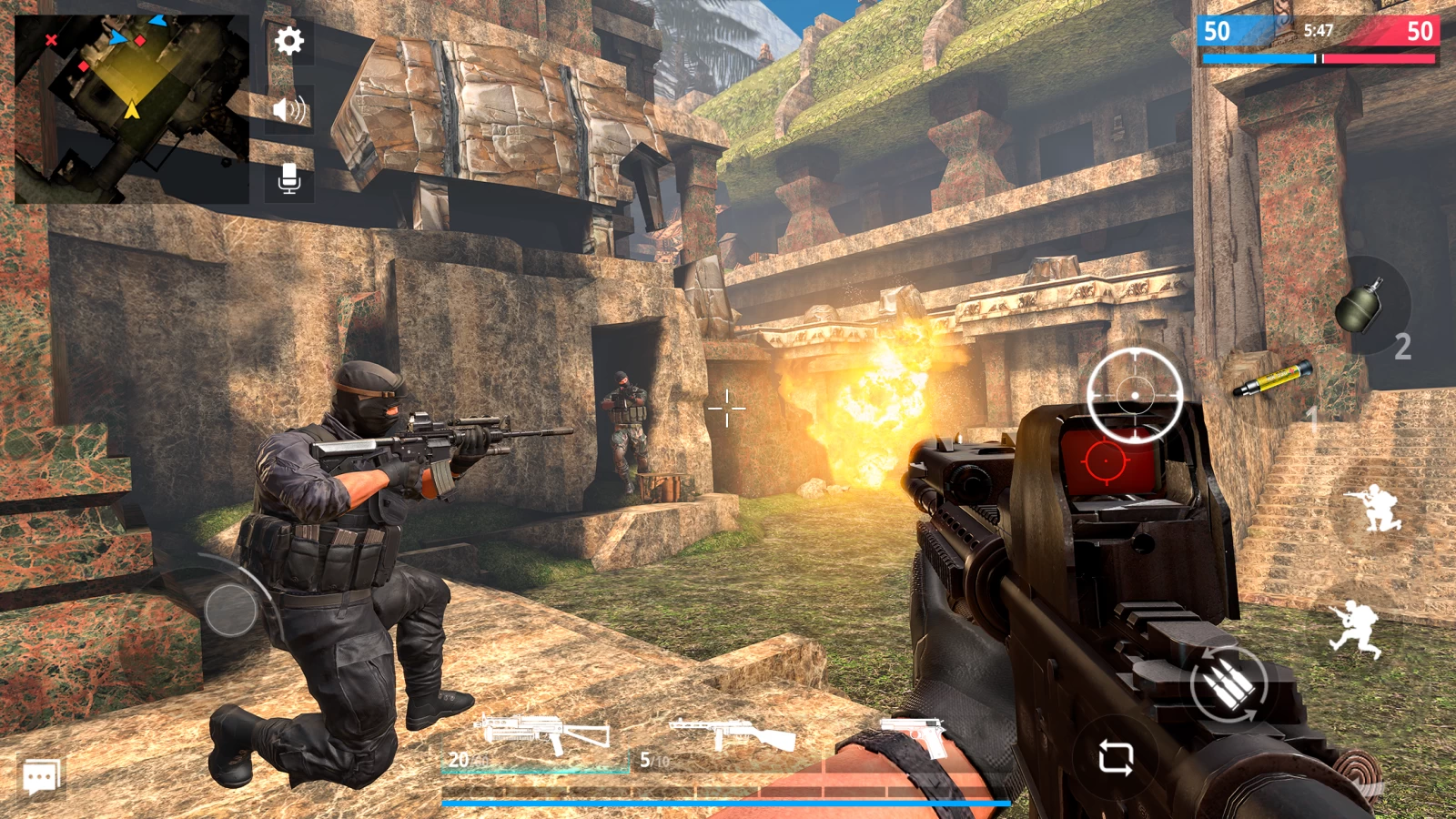Switch to the submachine gun slot
The height and width of the screenshot is (819, 1456).
731,737
